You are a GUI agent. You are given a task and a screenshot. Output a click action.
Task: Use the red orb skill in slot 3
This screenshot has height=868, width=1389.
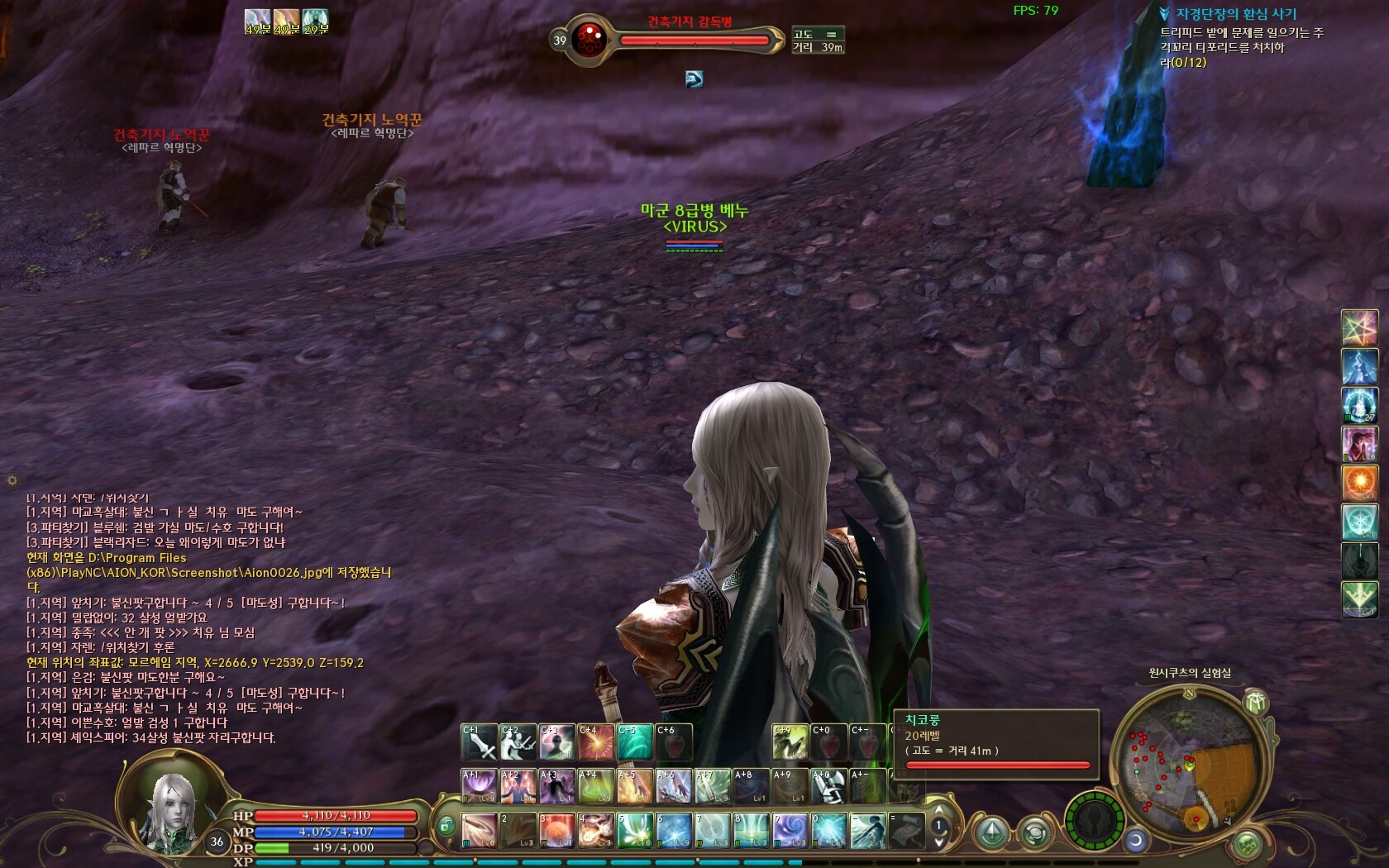tap(557, 831)
